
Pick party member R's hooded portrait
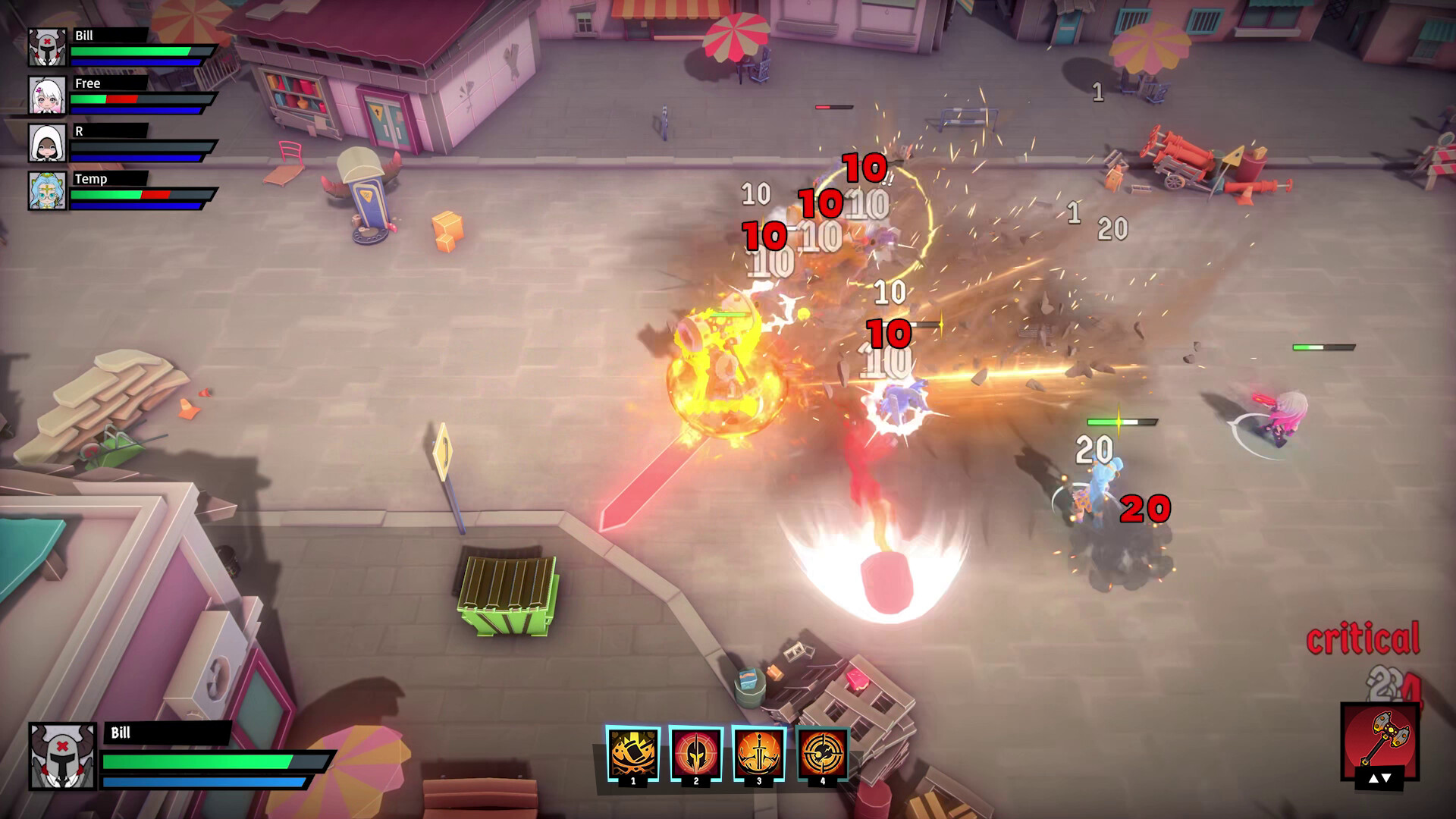(x=47, y=143)
